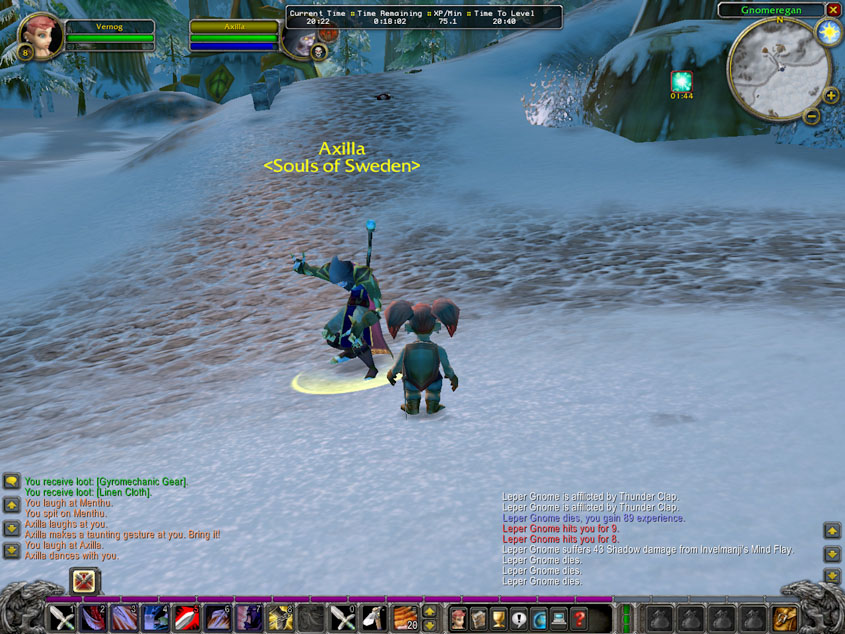The image size is (845, 634).
Task: Click the green buff icon with the 01:44 timer
Action: click(x=681, y=81)
